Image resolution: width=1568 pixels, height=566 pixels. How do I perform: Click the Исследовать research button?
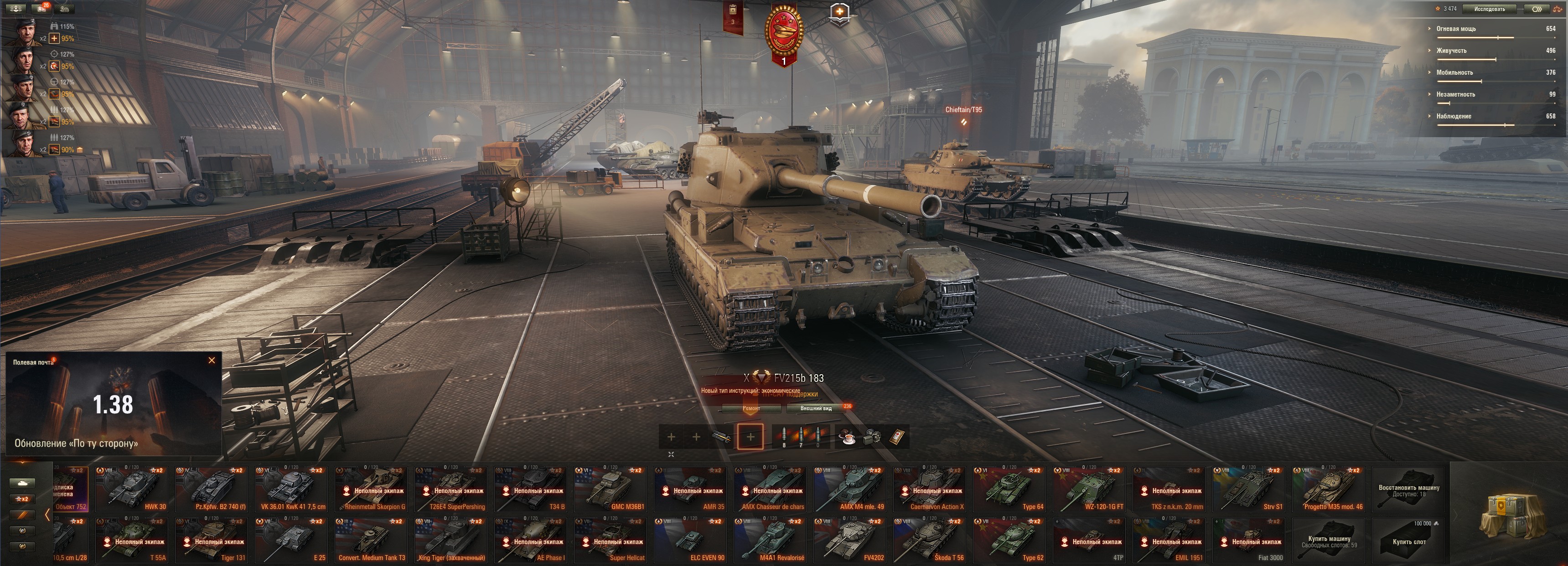pyautogui.click(x=1490, y=9)
